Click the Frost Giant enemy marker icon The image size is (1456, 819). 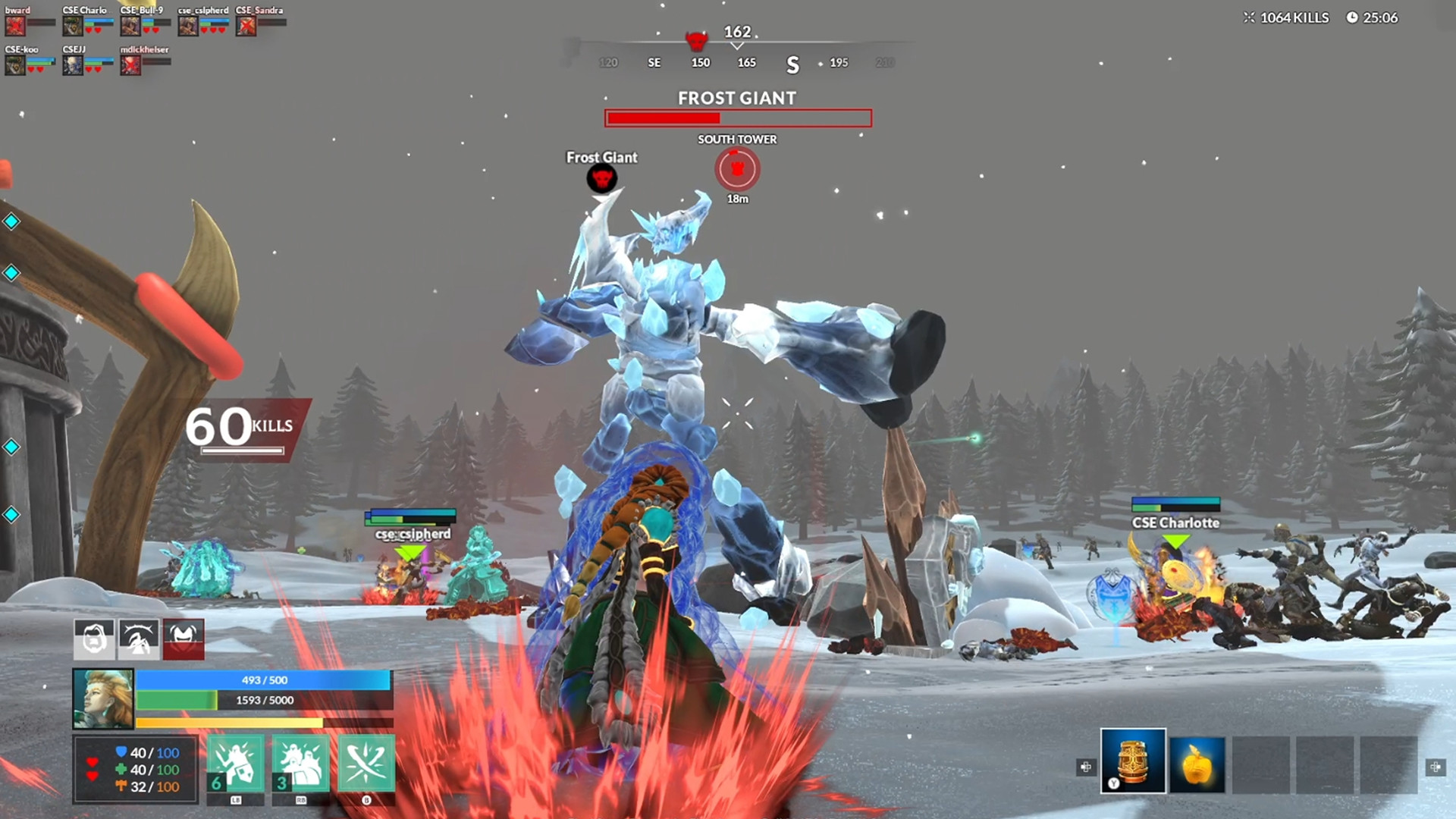[601, 178]
